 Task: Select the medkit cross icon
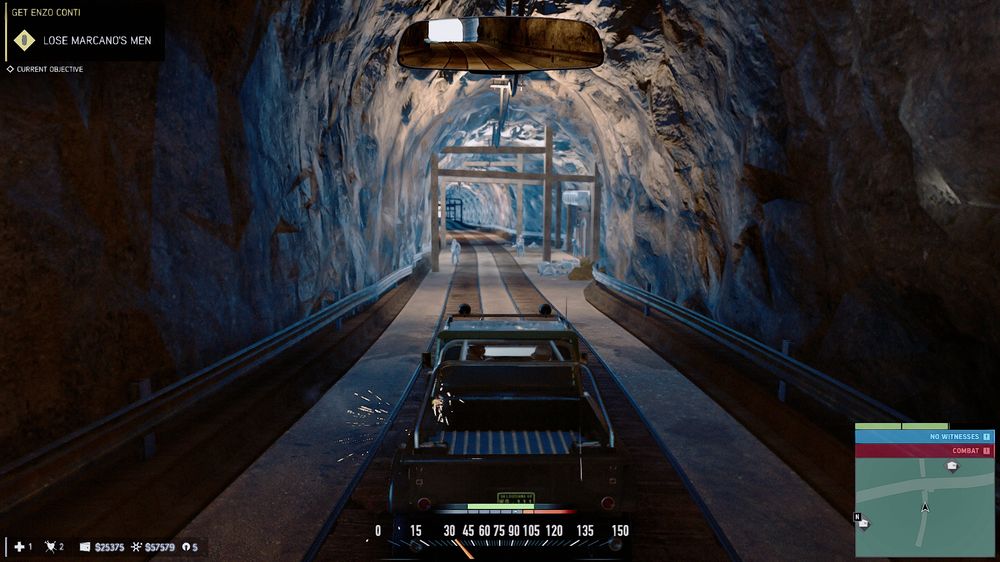pyautogui.click(x=18, y=547)
